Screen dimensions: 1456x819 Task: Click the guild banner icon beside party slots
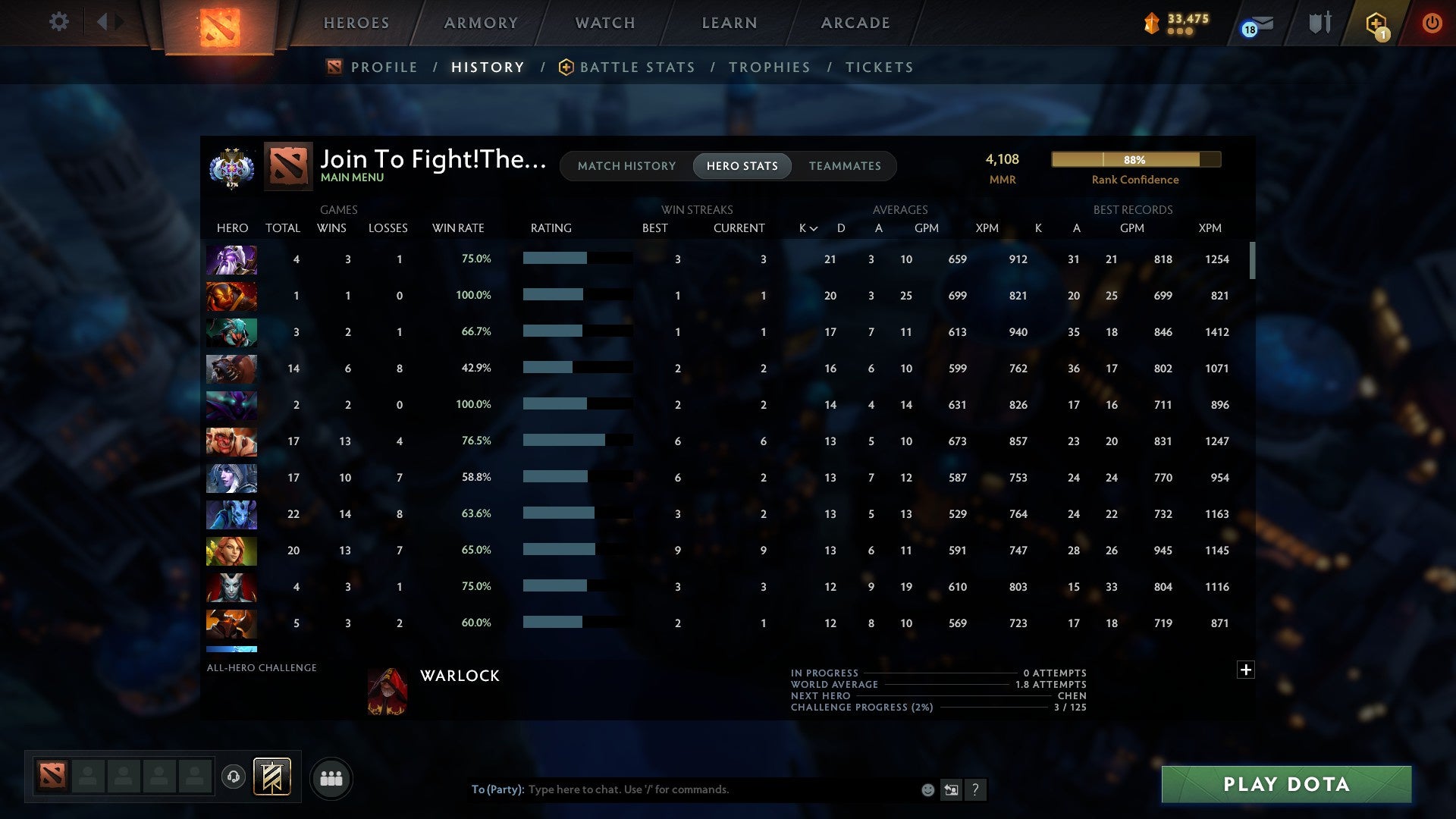click(272, 776)
